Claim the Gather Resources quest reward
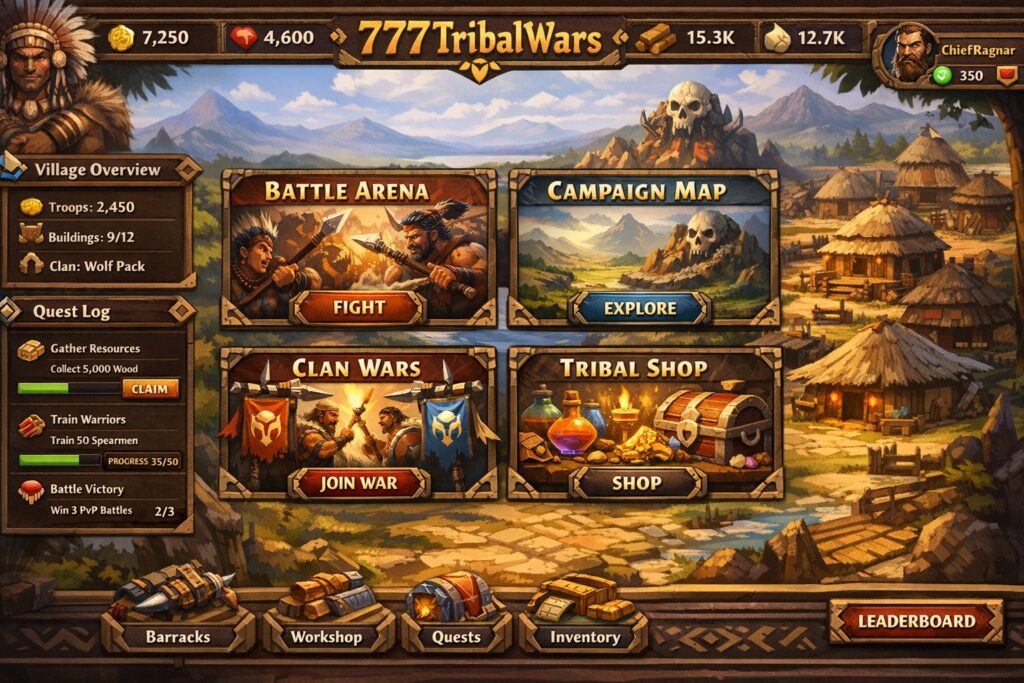The width and height of the screenshot is (1024, 683). click(x=151, y=389)
